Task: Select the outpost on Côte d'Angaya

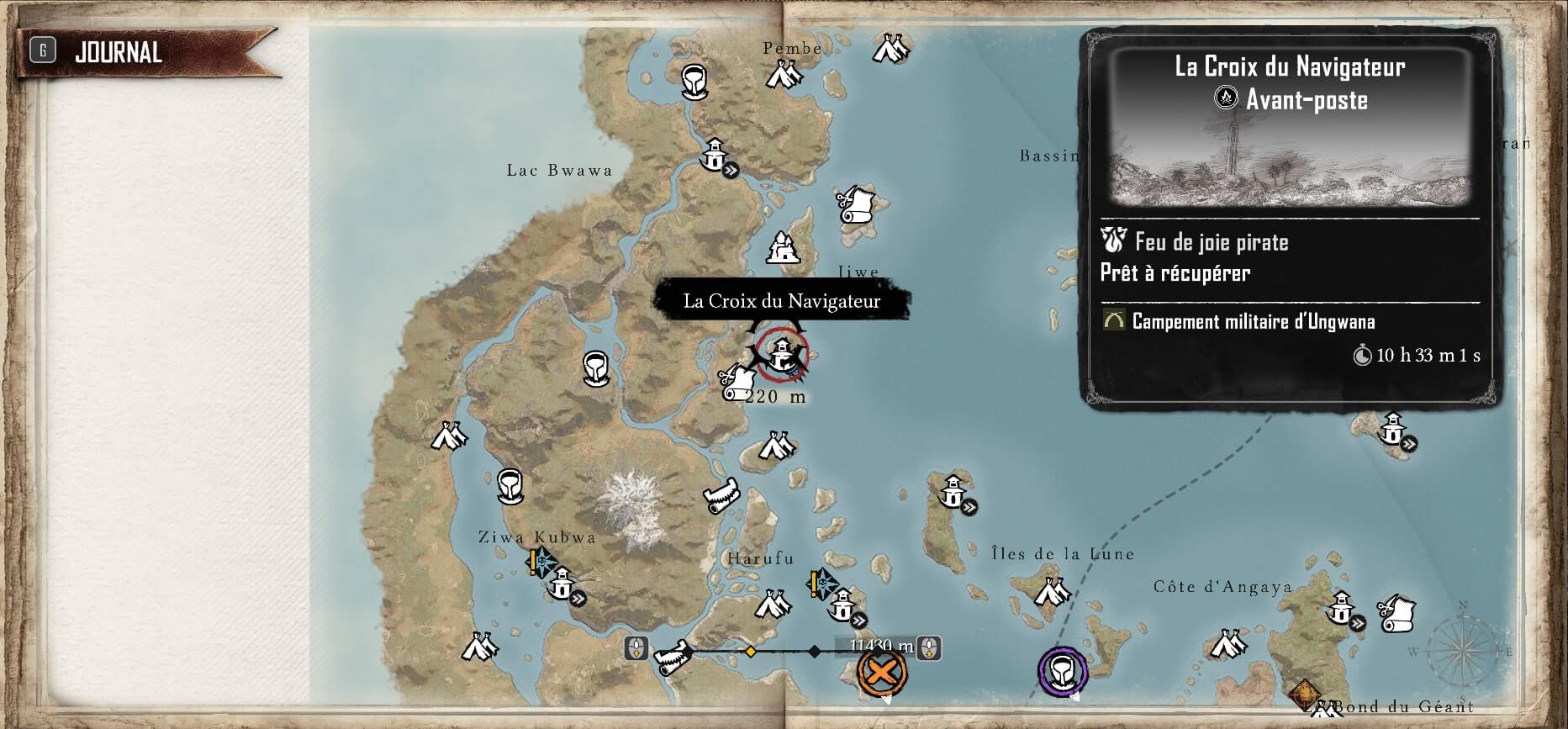Action: [1340, 609]
